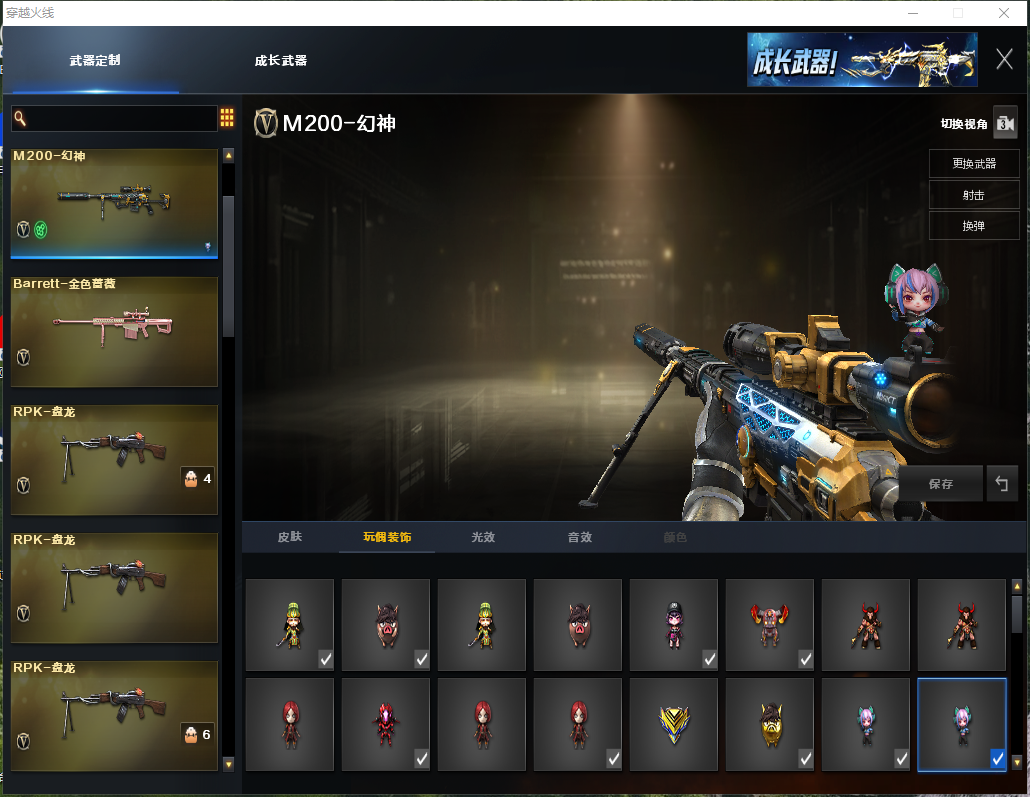Open the 皮肤 skin tab

click(290, 537)
